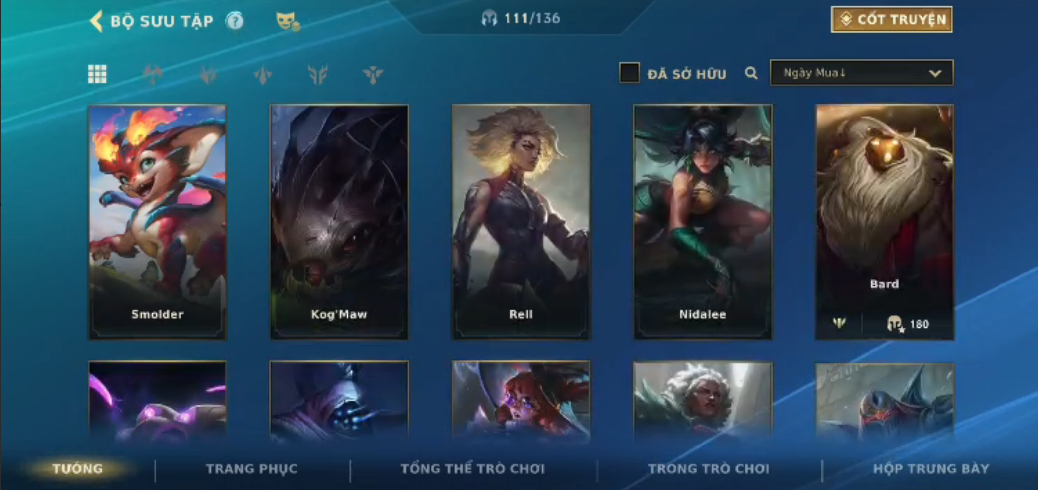The height and width of the screenshot is (490, 1038).
Task: Open the Bard champion card
Action: [x=884, y=221]
